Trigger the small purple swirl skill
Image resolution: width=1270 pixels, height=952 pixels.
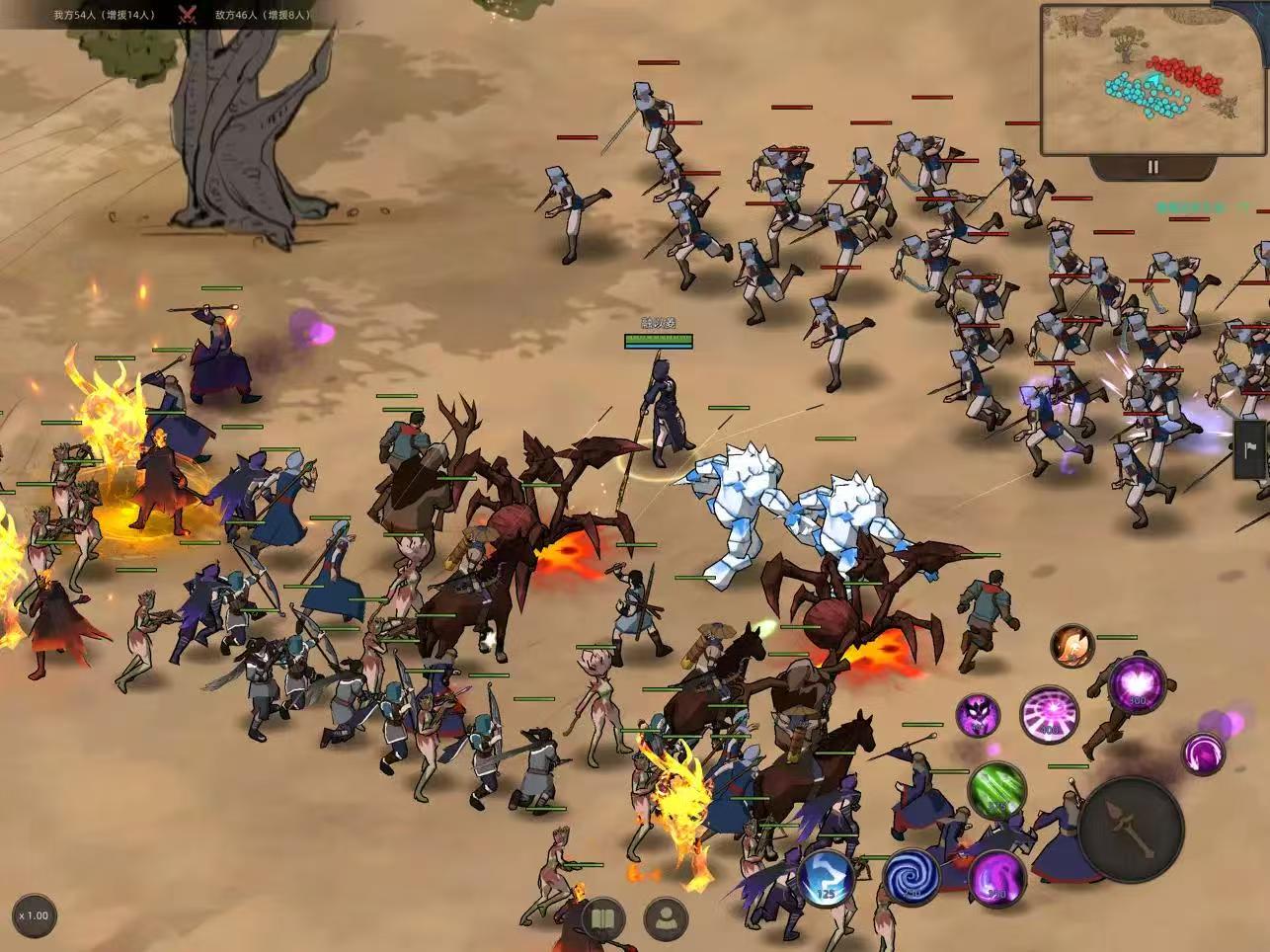1203,754
